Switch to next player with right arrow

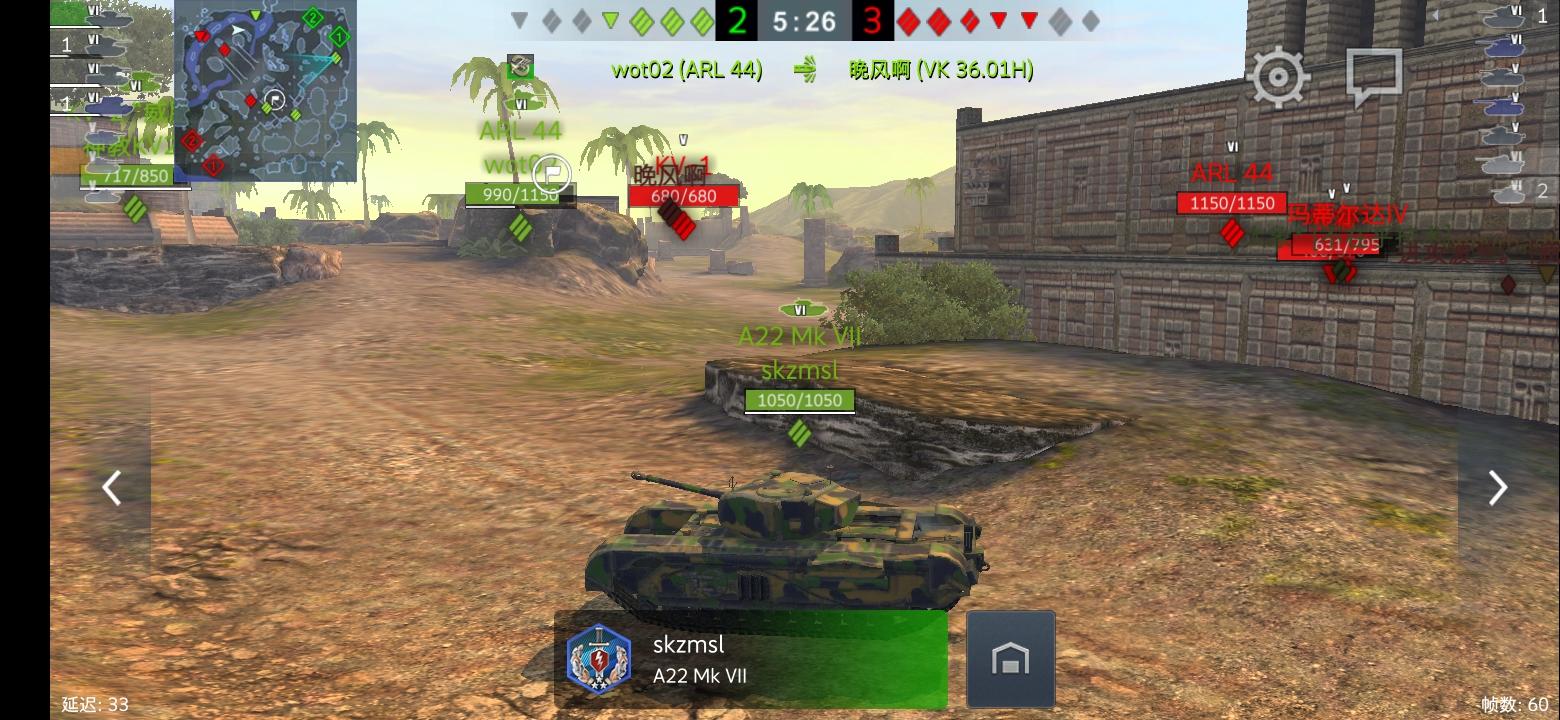coord(1497,487)
